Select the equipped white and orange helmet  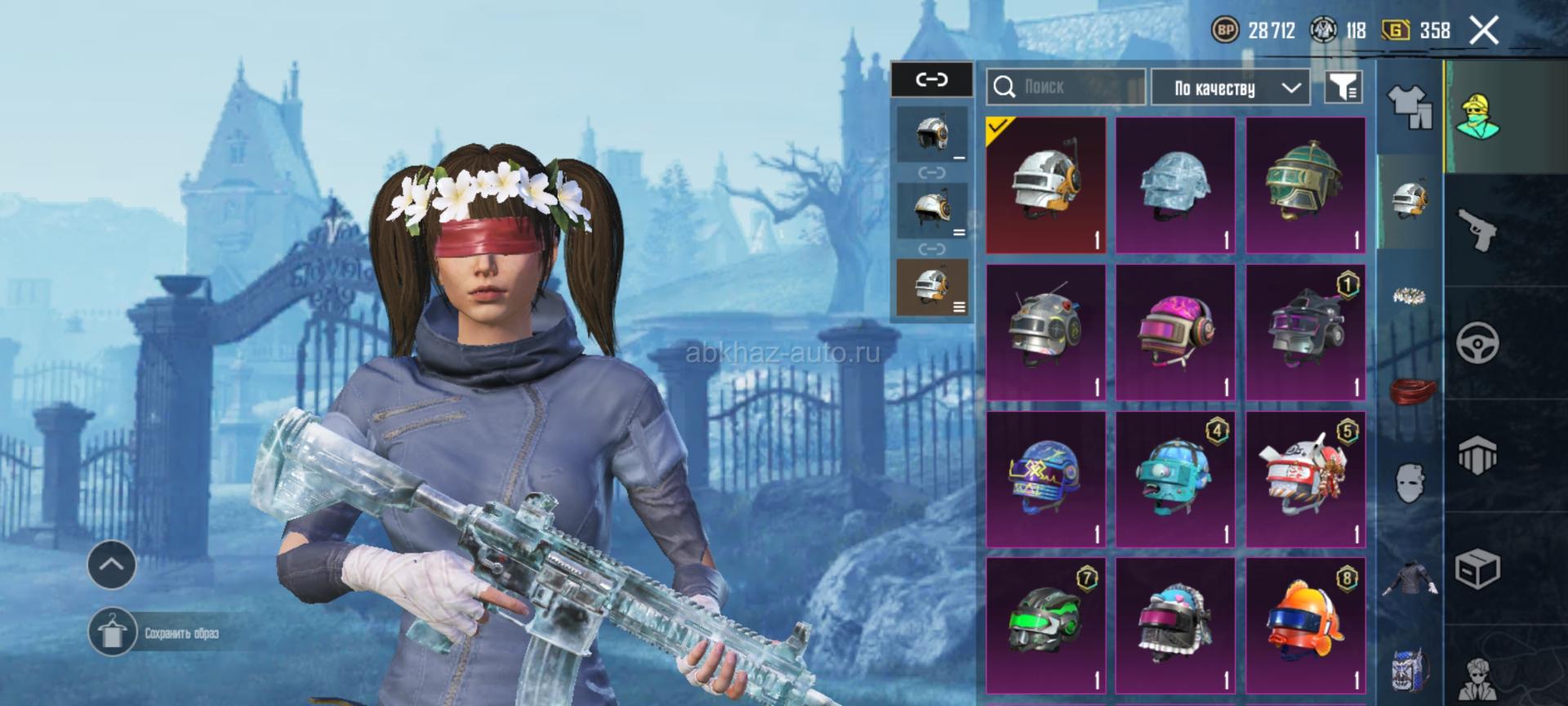point(1045,185)
